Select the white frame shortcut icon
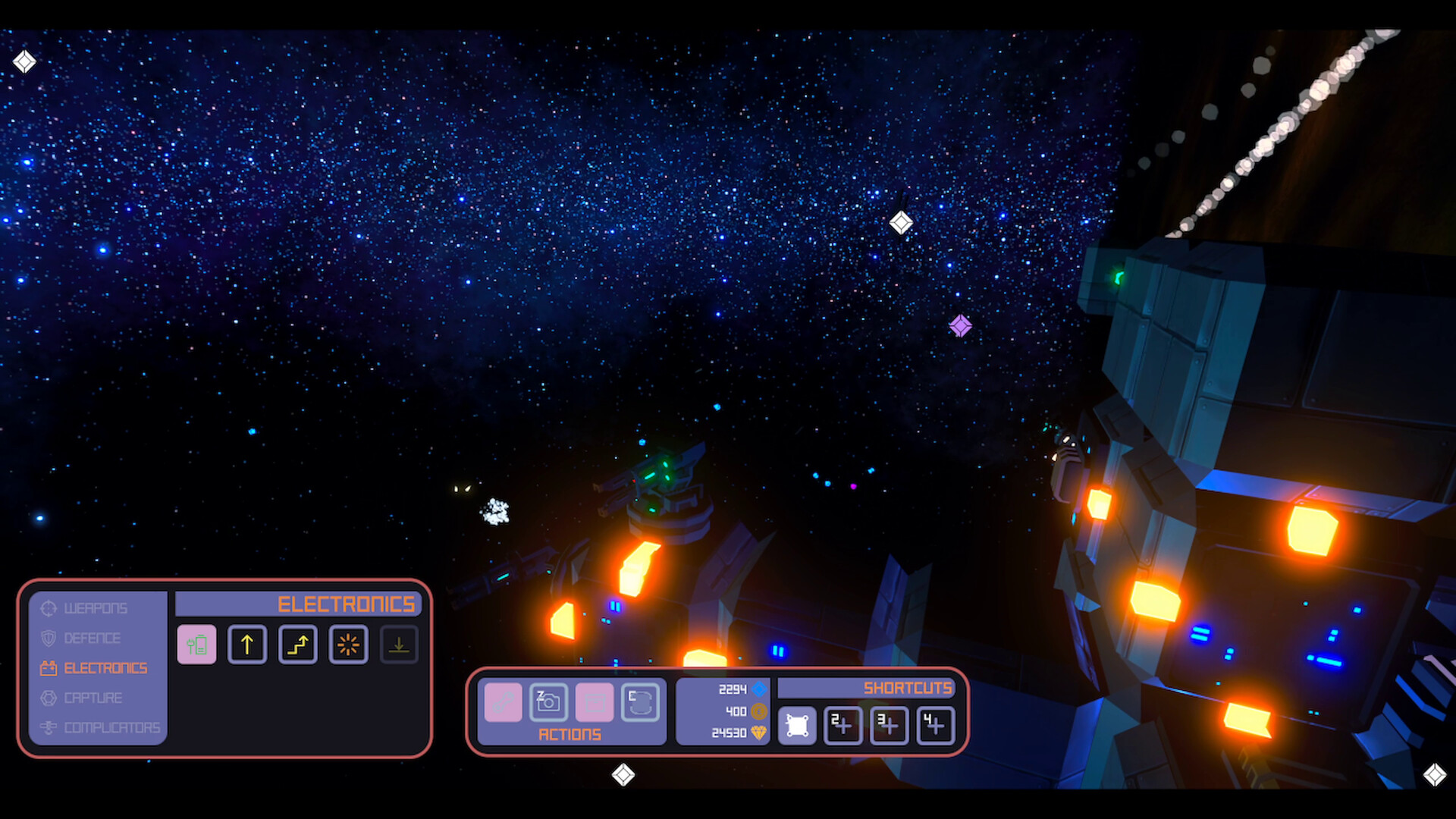 (x=799, y=724)
